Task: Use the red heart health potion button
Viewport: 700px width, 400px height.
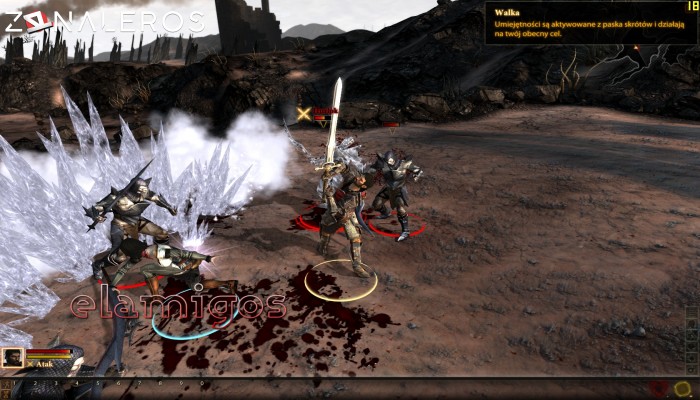Action: (x=660, y=388)
